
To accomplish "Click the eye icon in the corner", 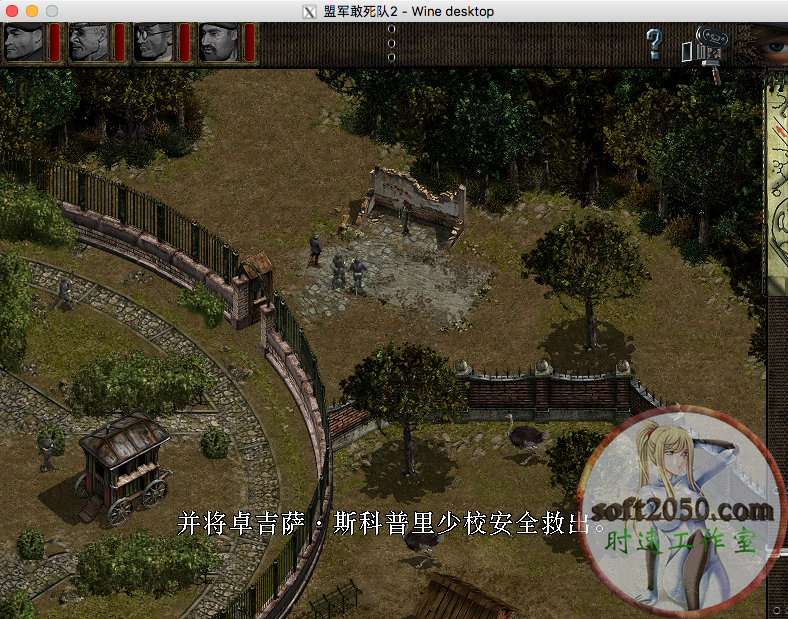I will [768, 44].
